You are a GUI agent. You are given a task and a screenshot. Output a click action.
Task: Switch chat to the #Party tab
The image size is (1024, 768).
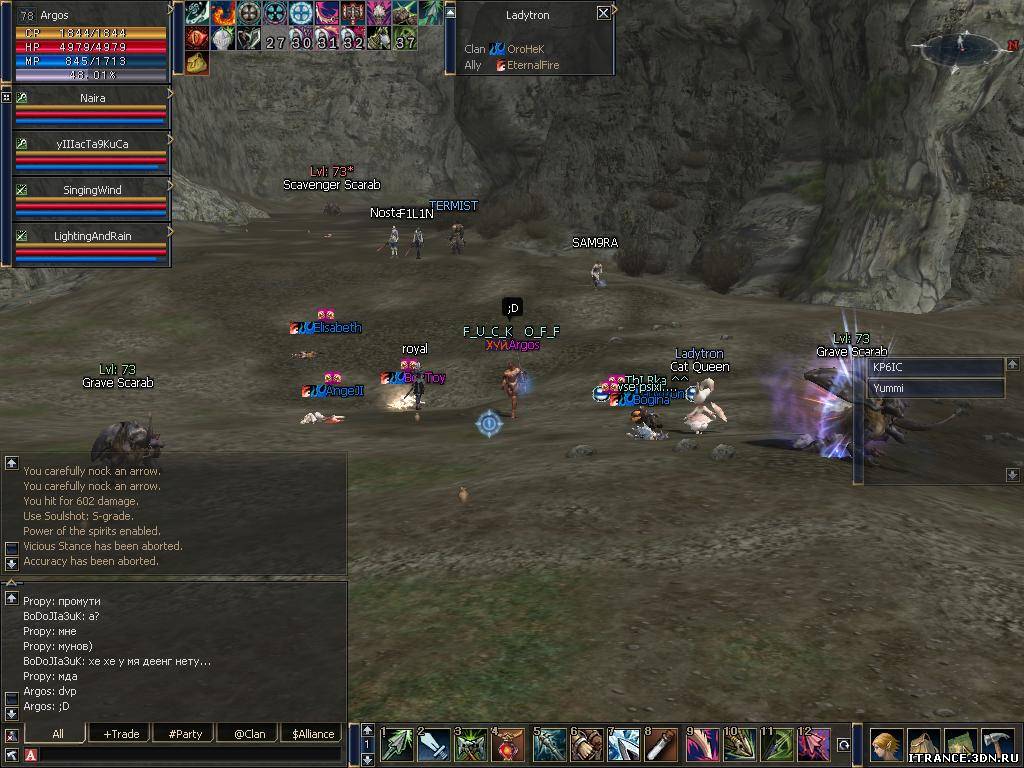tap(185, 734)
